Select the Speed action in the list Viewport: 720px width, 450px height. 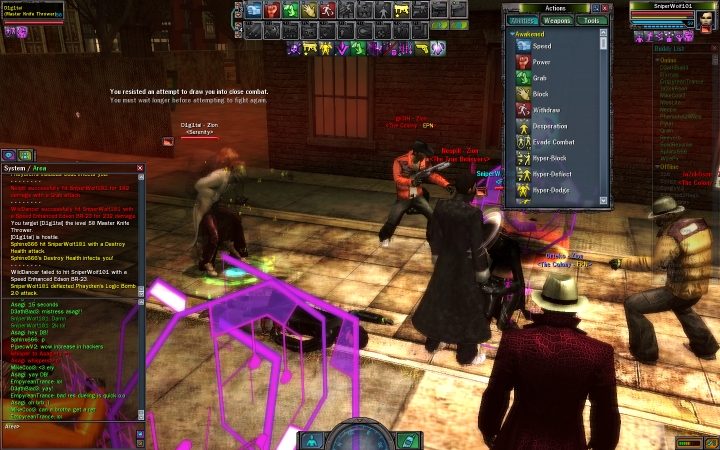(541, 46)
